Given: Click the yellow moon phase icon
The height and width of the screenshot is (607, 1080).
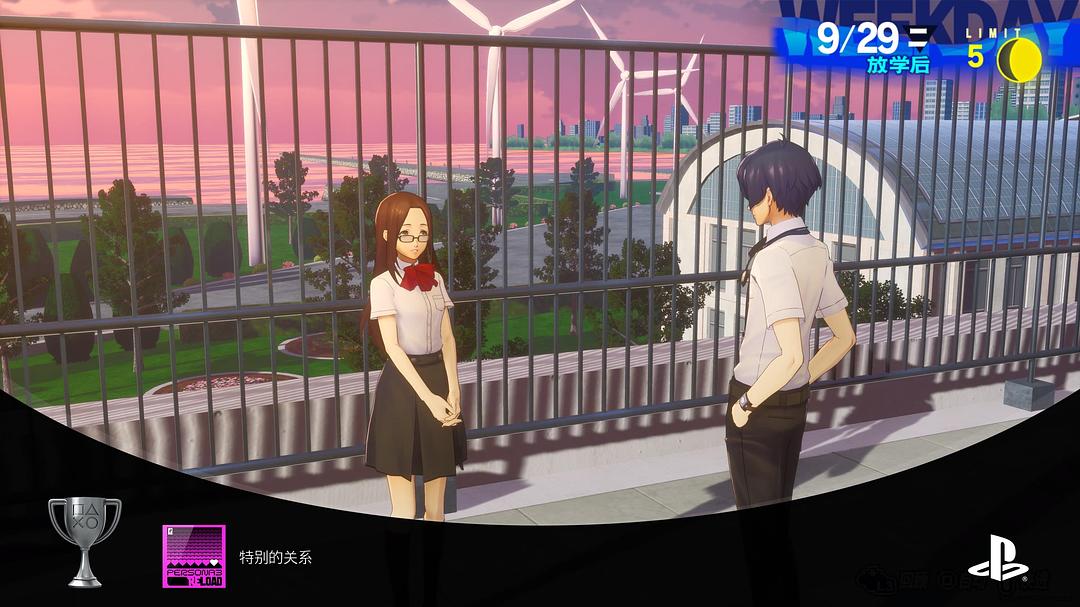Looking at the screenshot, I should [1020, 60].
